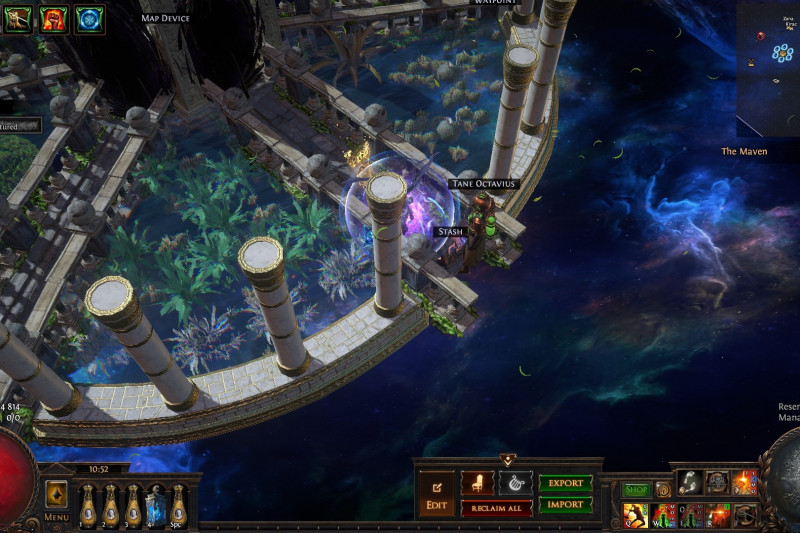800x533 pixels.
Task: Select the blue rune circle buff icon
Action: coord(90,19)
